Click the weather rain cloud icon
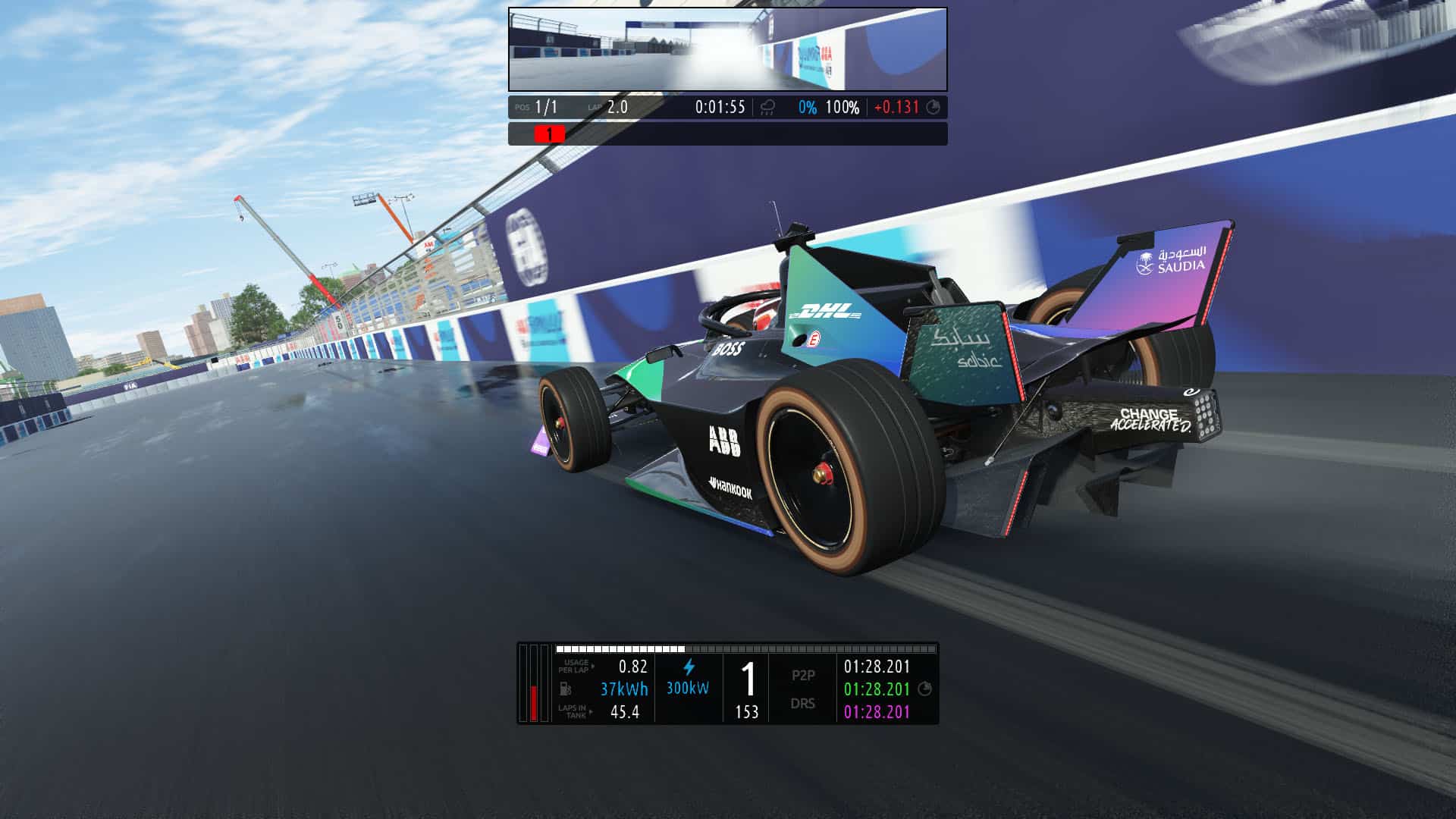The width and height of the screenshot is (1456, 819). [767, 108]
